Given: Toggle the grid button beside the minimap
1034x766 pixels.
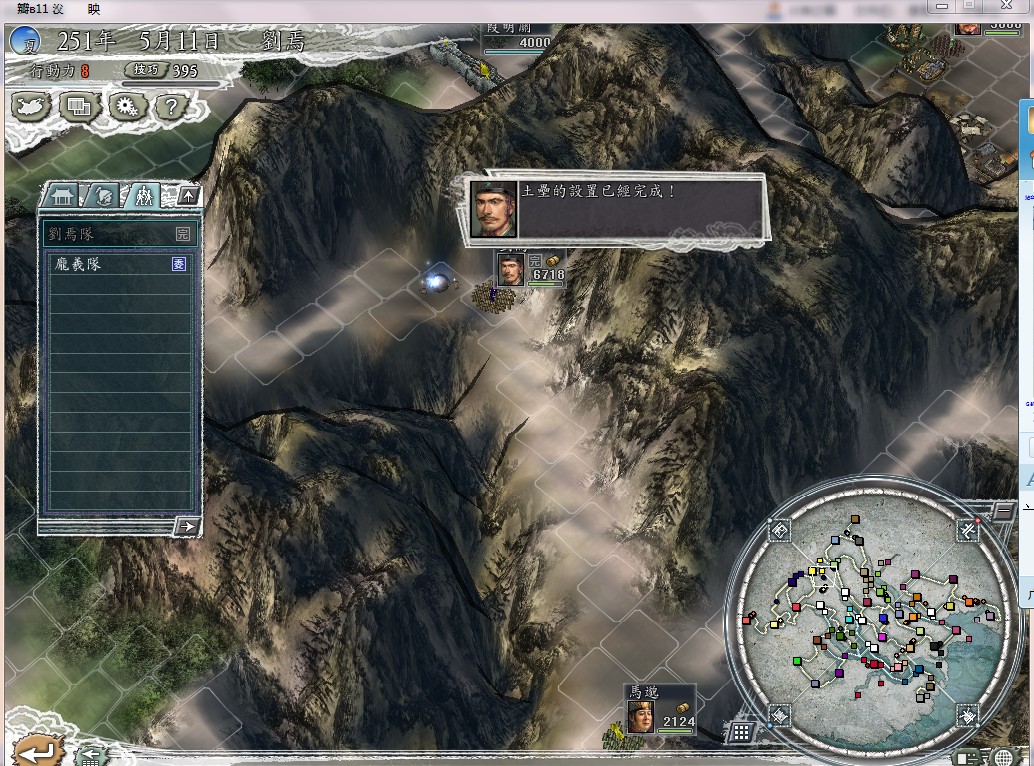Looking at the screenshot, I should tap(741, 733).
